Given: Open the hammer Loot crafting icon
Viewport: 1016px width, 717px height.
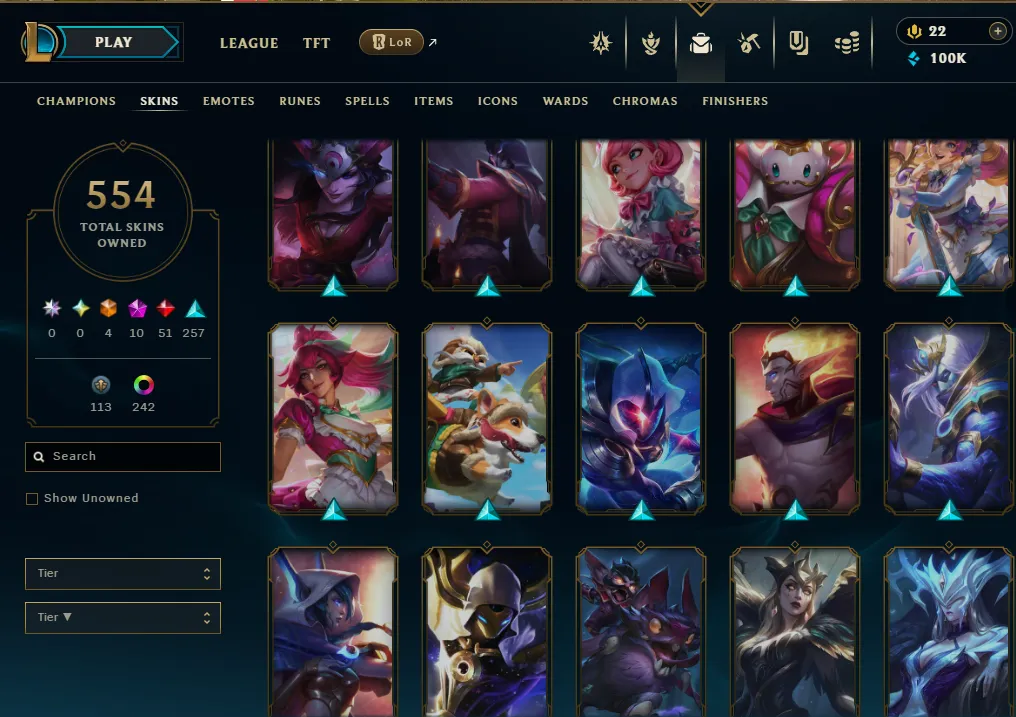Looking at the screenshot, I should pyautogui.click(x=748, y=43).
